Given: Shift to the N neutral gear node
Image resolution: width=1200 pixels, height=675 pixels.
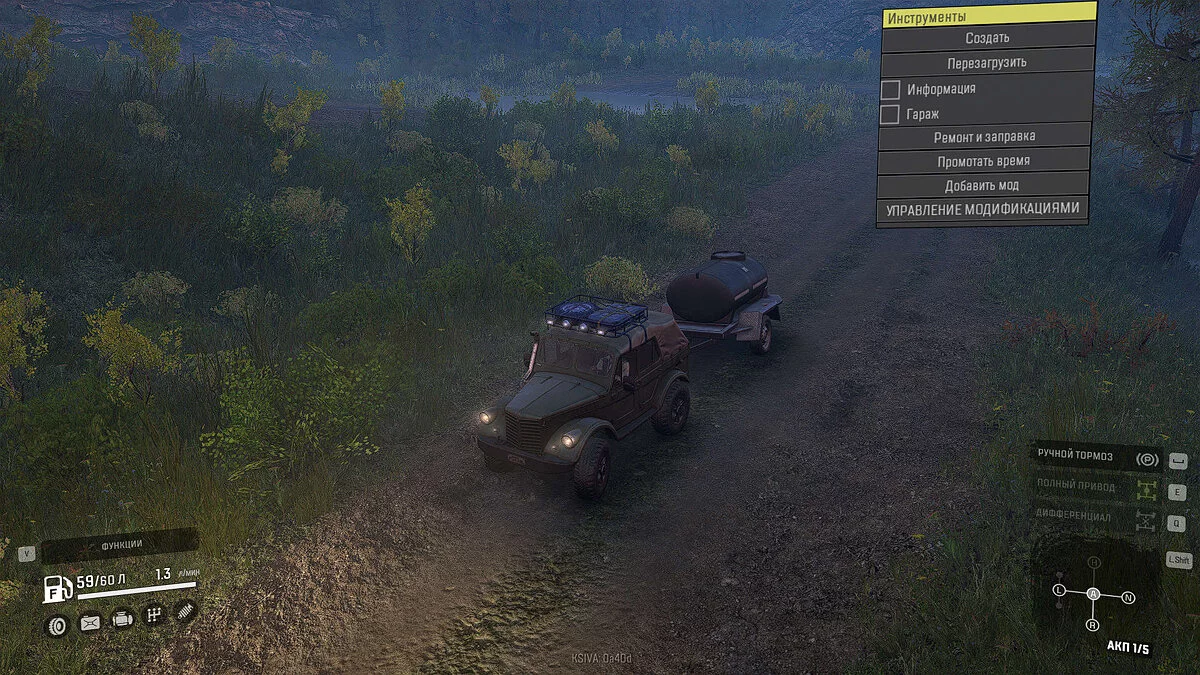Looking at the screenshot, I should tap(1128, 597).
